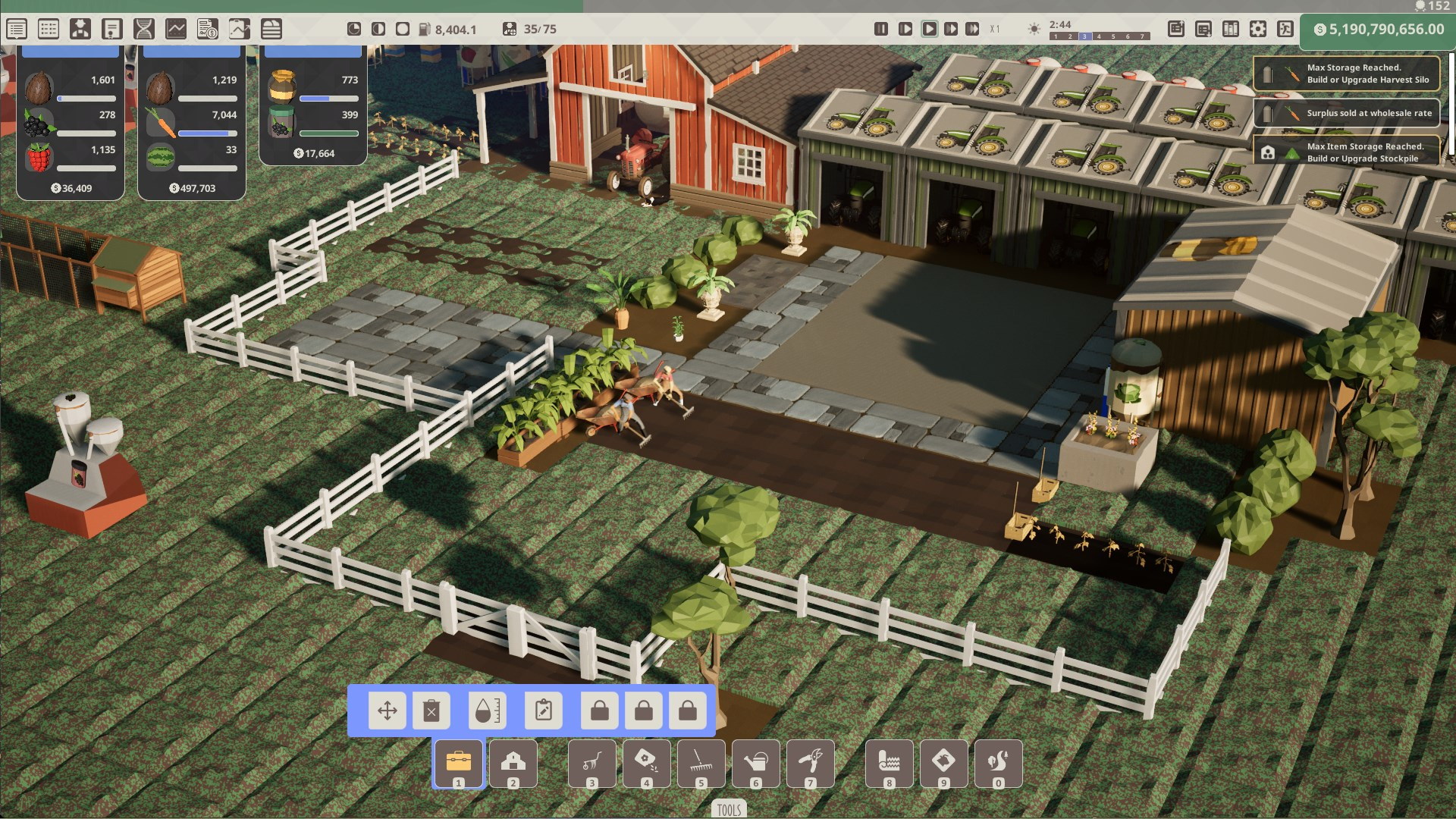1456x819 pixels.
Task: Show the line chart statistics panel
Action: point(176,29)
